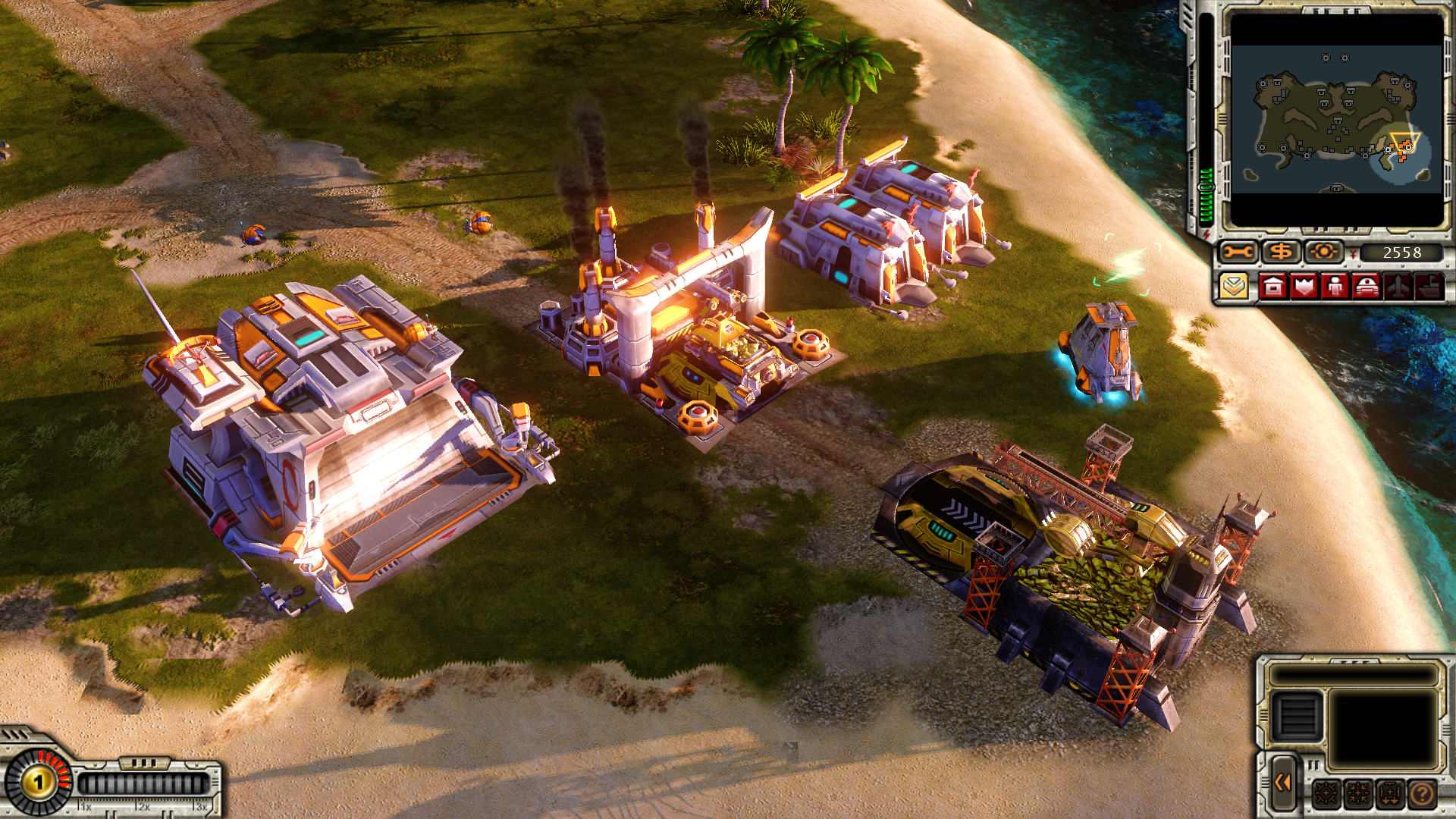Switch to the vehicles production tab
This screenshot has width=1456, height=819.
(x=1367, y=287)
